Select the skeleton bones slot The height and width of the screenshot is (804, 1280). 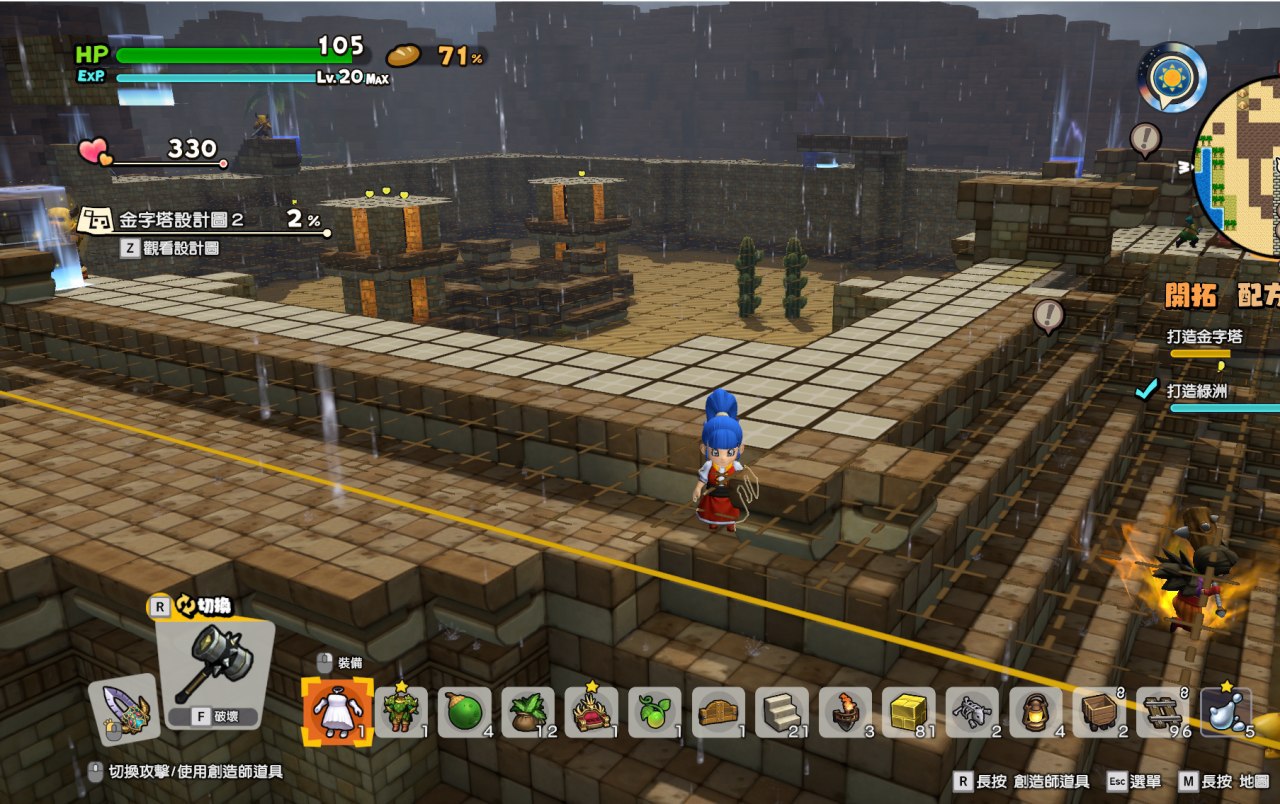(x=972, y=712)
